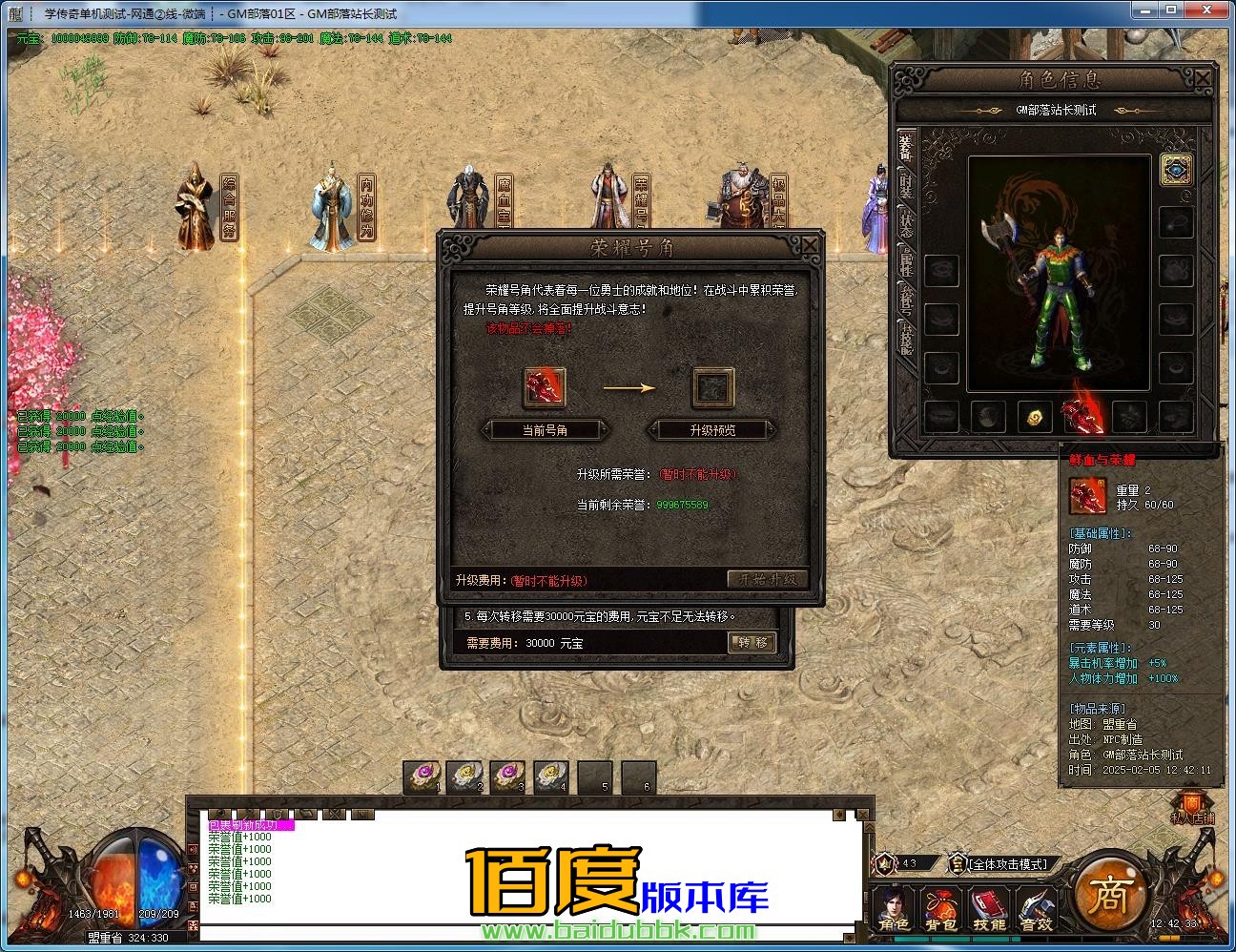This screenshot has width=1236, height=952.
Task: Click left arrow on 当前号角 selector
Action: click(485, 430)
